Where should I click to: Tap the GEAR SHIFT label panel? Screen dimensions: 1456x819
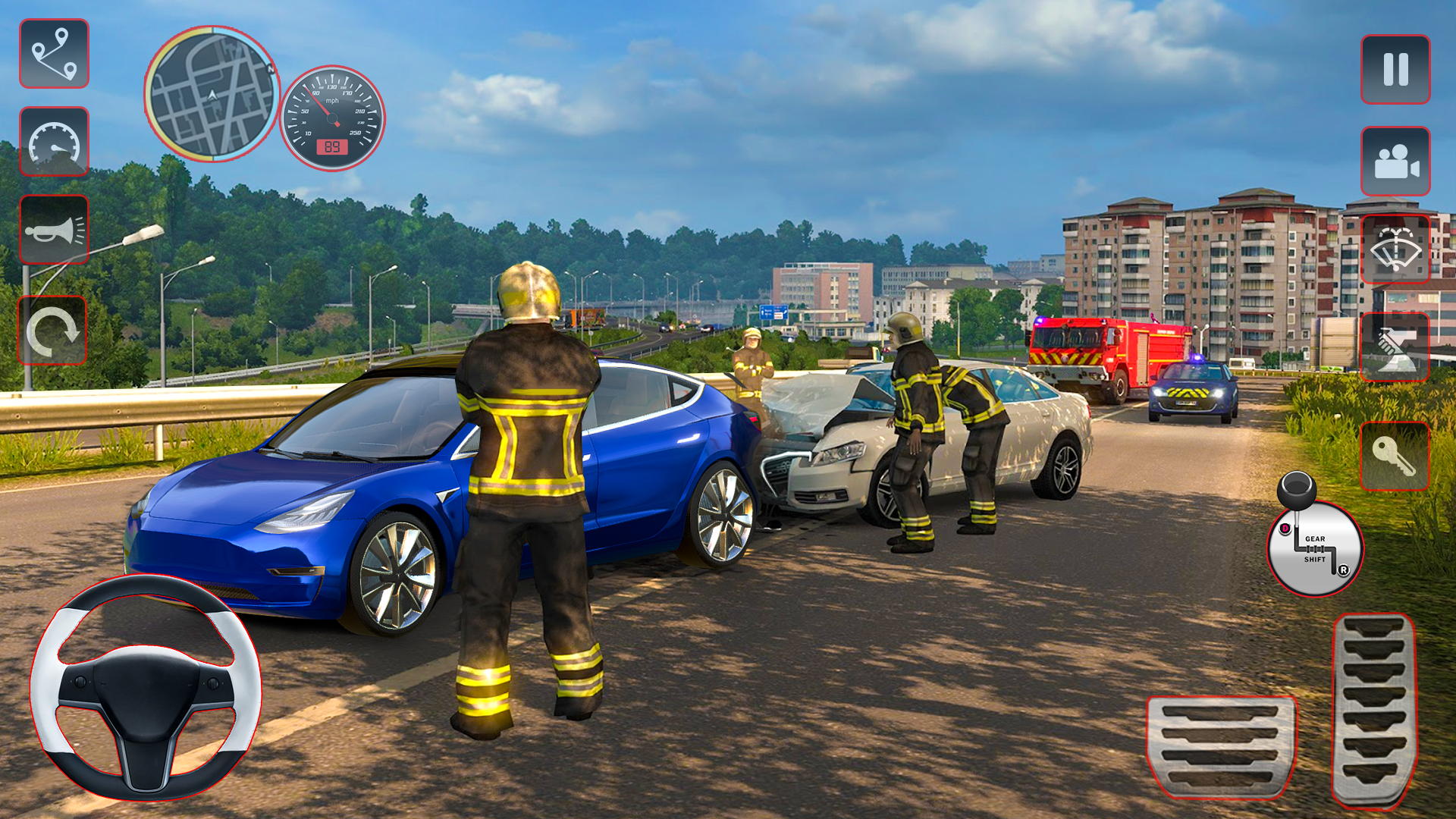pos(1316,548)
